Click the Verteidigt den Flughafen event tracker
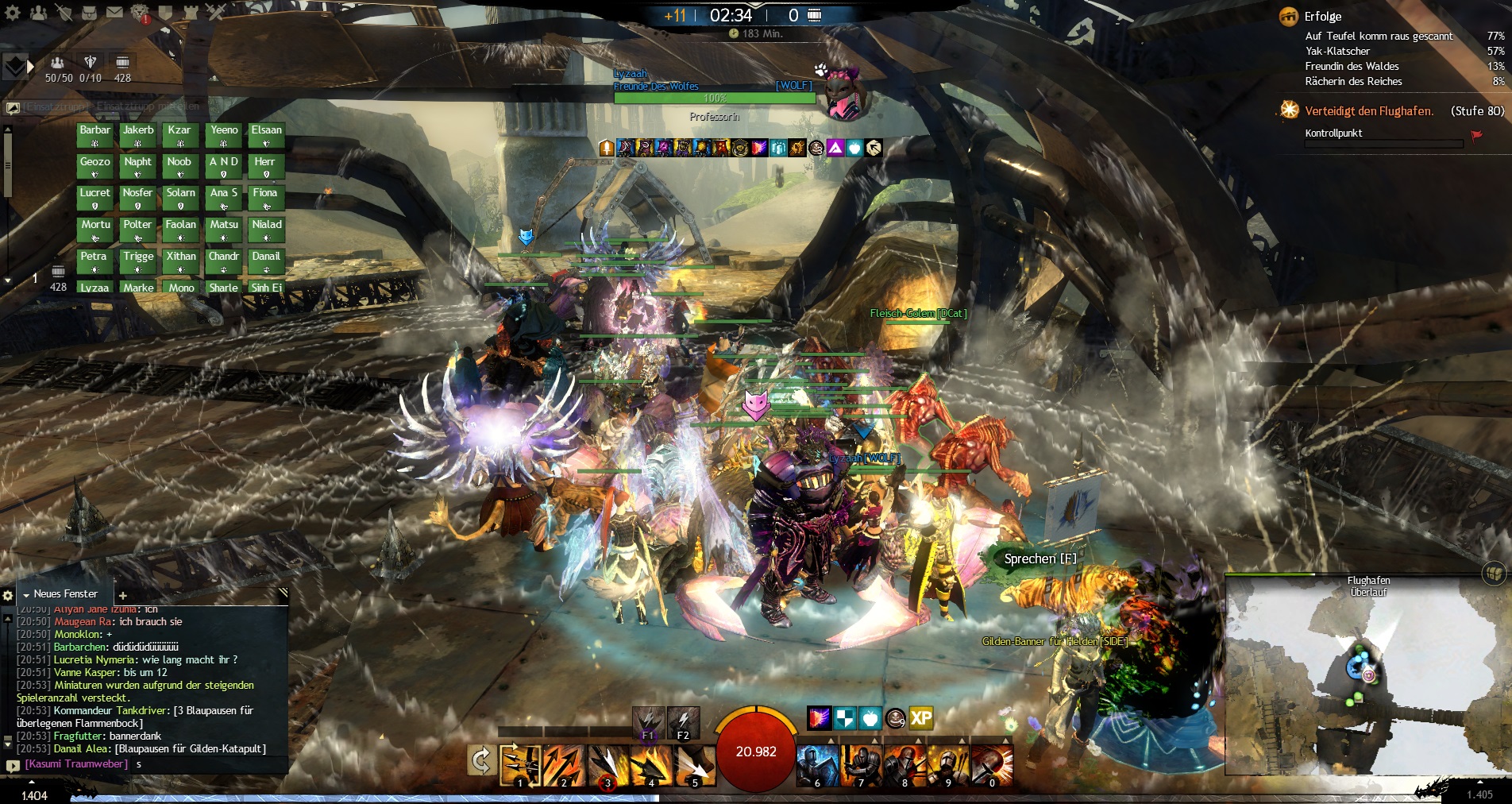 [1369, 111]
